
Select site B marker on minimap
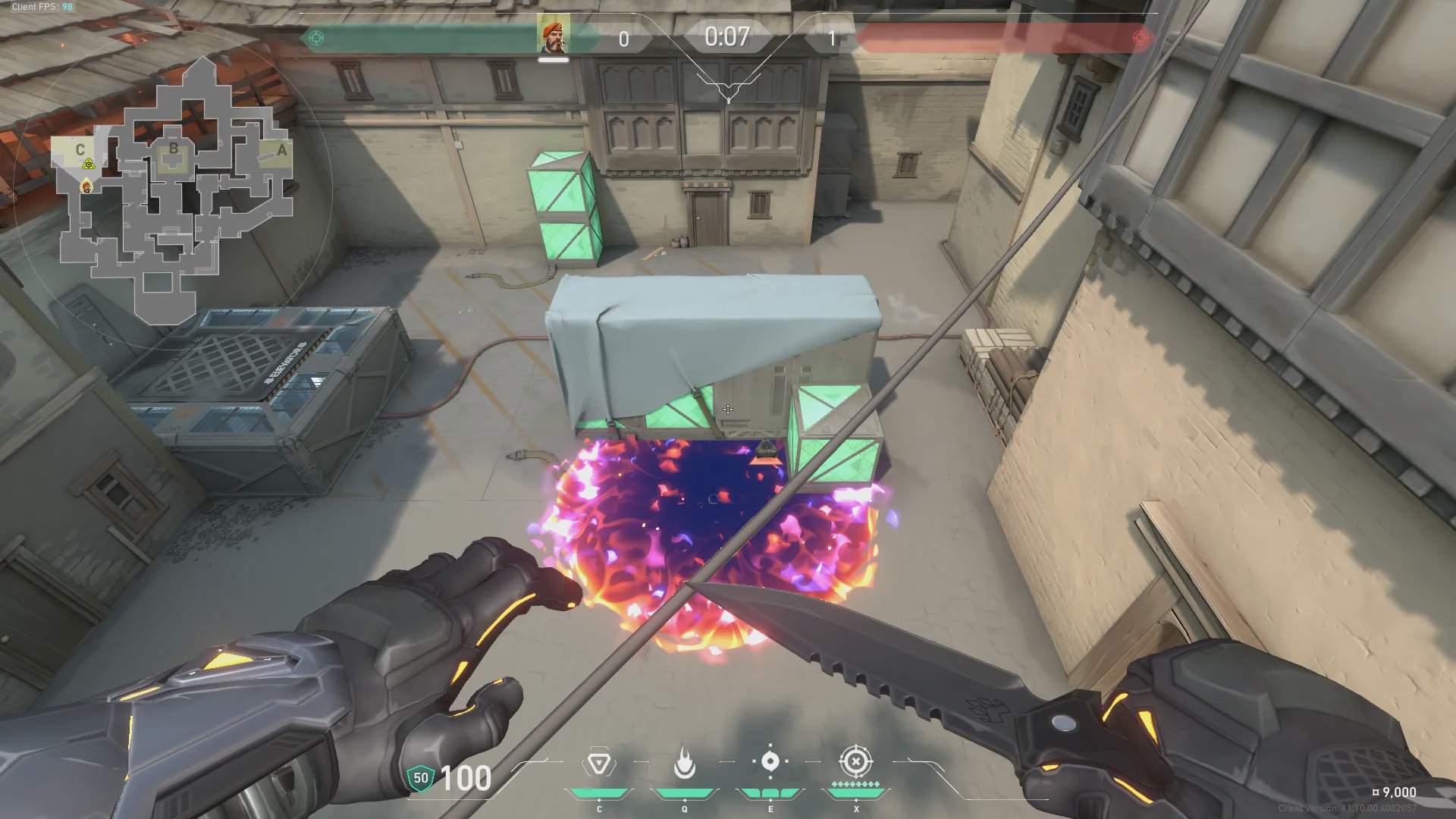174,149
